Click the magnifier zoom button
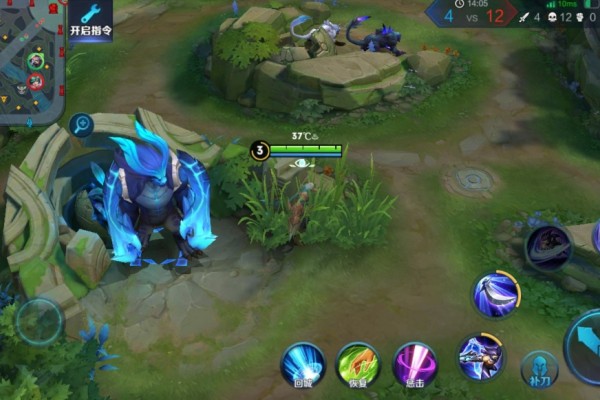600x400 pixels. [81, 125]
